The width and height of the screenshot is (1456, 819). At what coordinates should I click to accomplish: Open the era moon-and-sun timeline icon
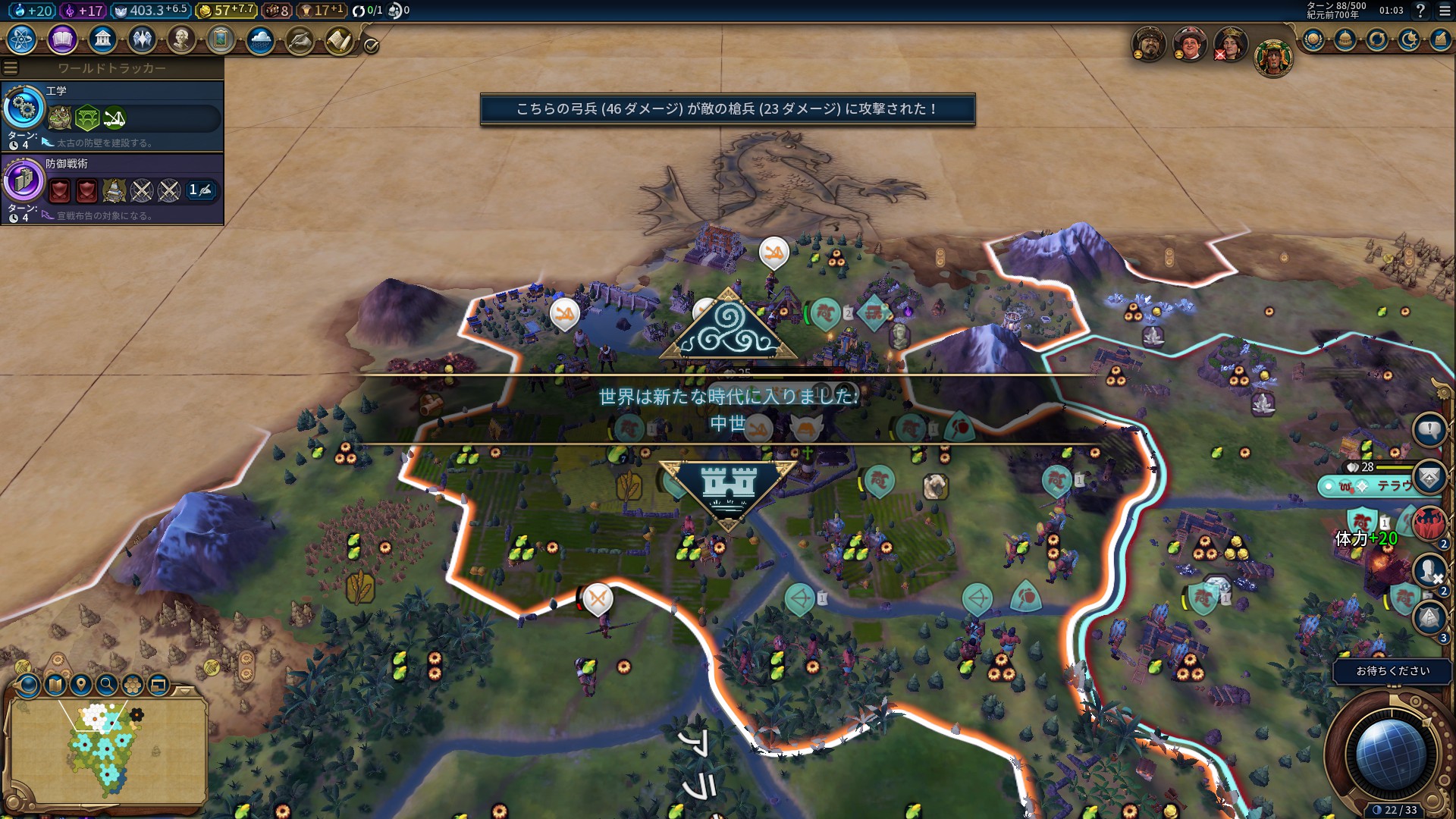(x=1409, y=39)
